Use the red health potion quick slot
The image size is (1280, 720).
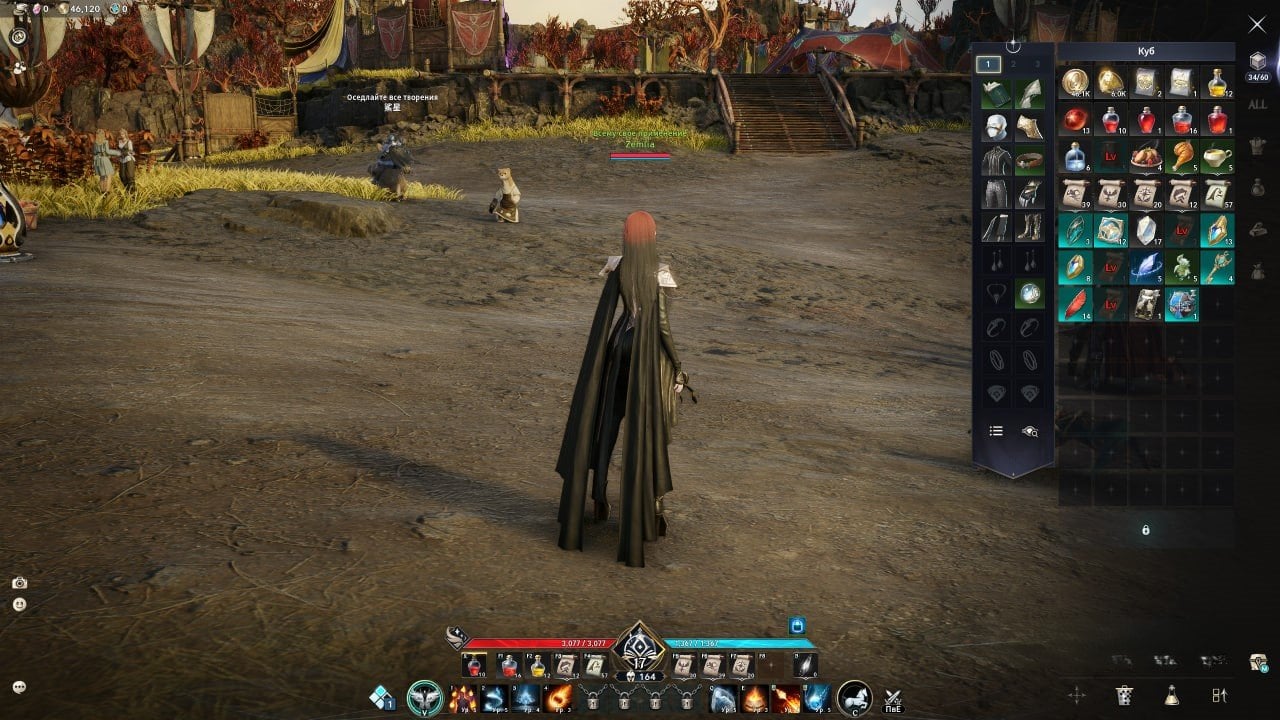click(x=476, y=665)
